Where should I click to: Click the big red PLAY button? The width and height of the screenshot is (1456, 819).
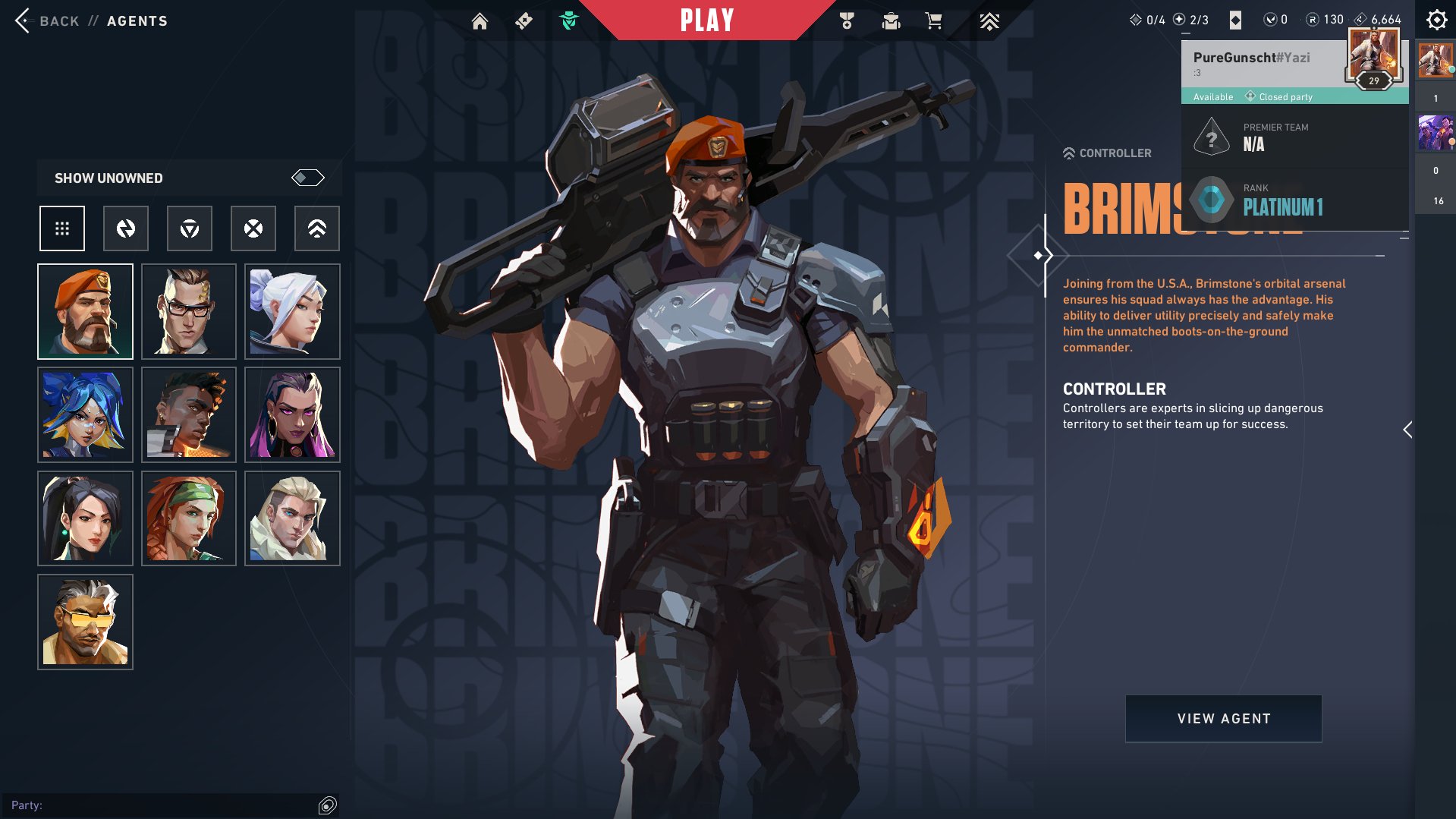click(x=706, y=20)
